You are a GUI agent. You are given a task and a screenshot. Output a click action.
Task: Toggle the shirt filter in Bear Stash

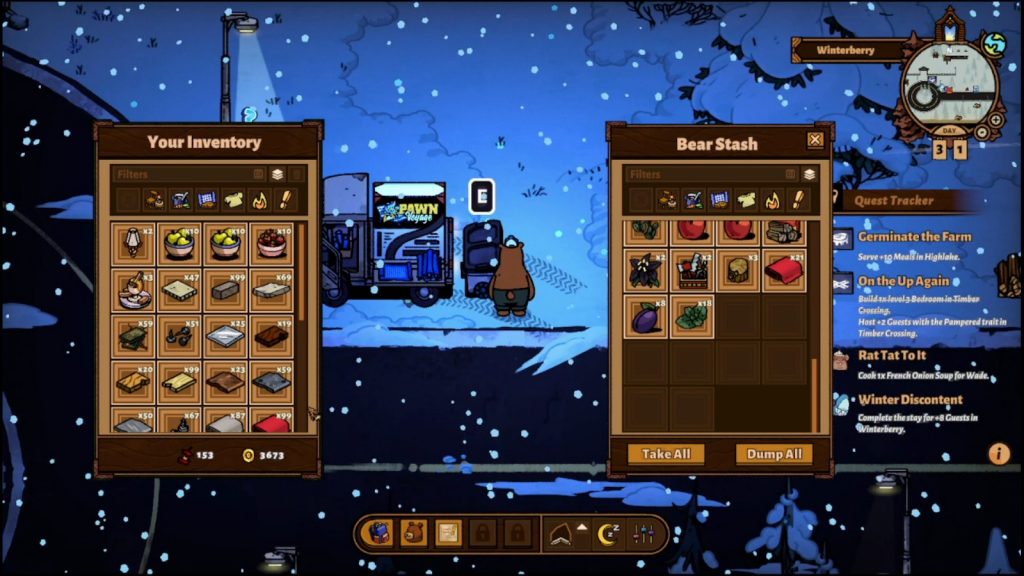[745, 201]
